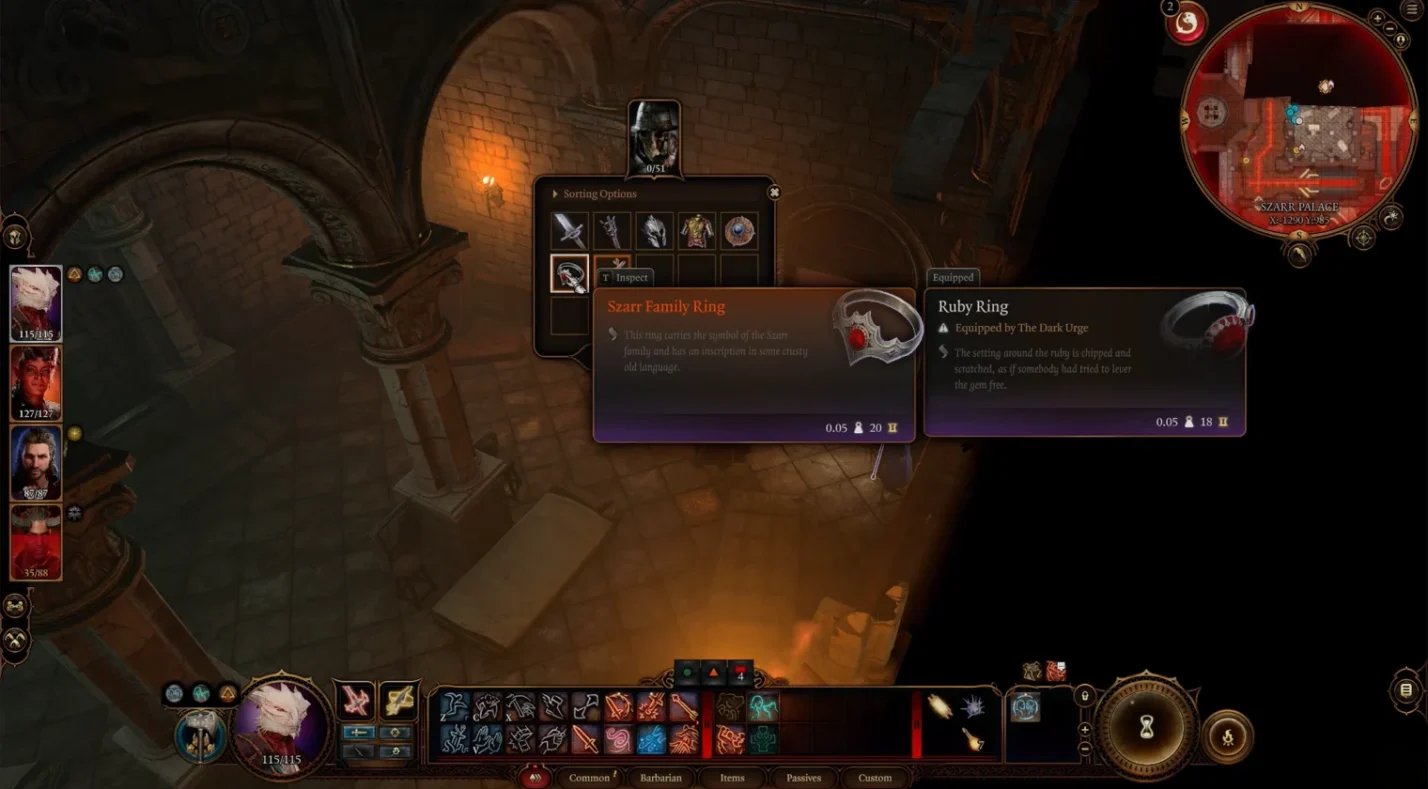The image size is (1428, 789).
Task: Take the sword from the loot panel
Action: point(569,231)
